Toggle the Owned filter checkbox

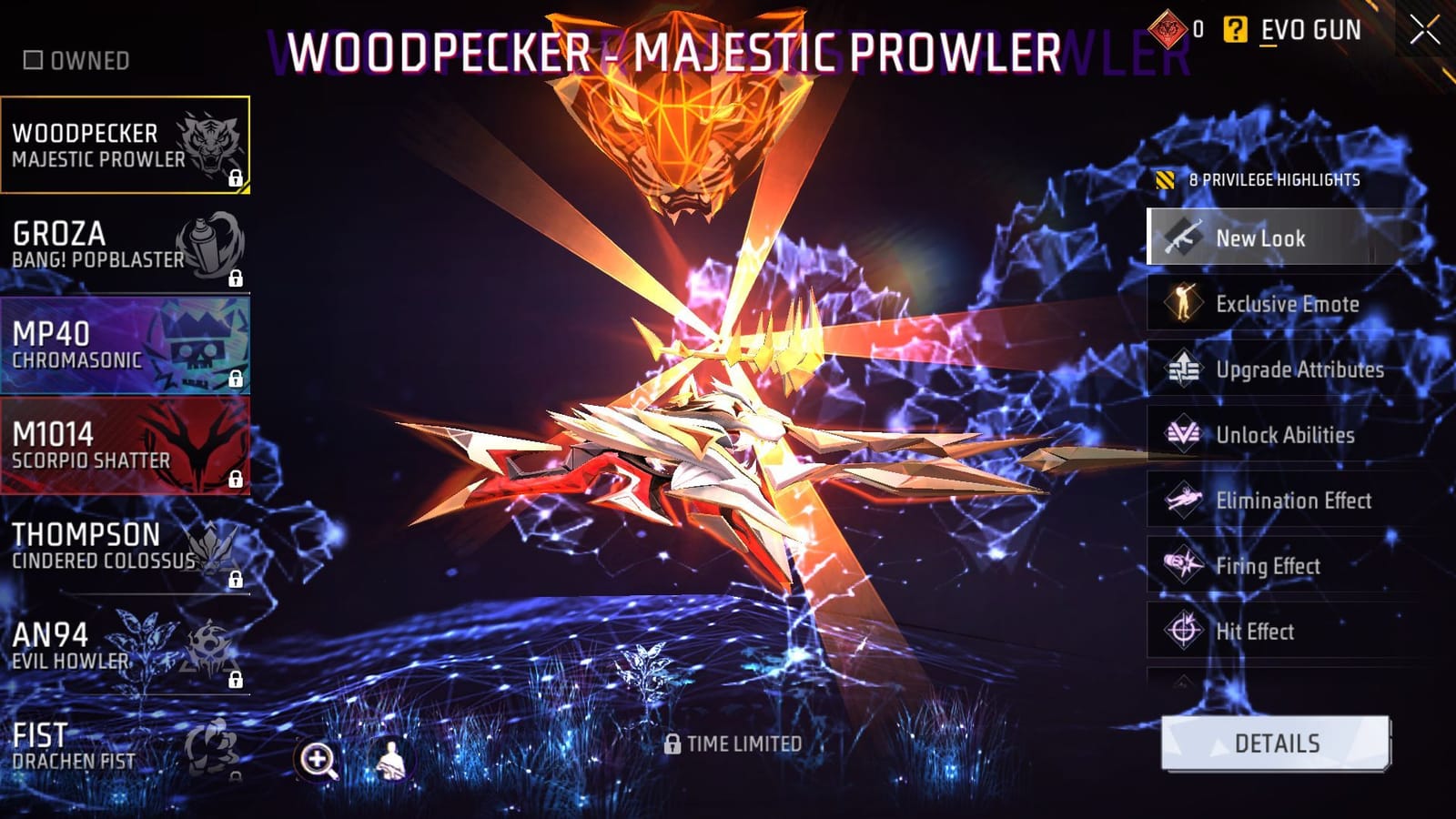click(35, 61)
